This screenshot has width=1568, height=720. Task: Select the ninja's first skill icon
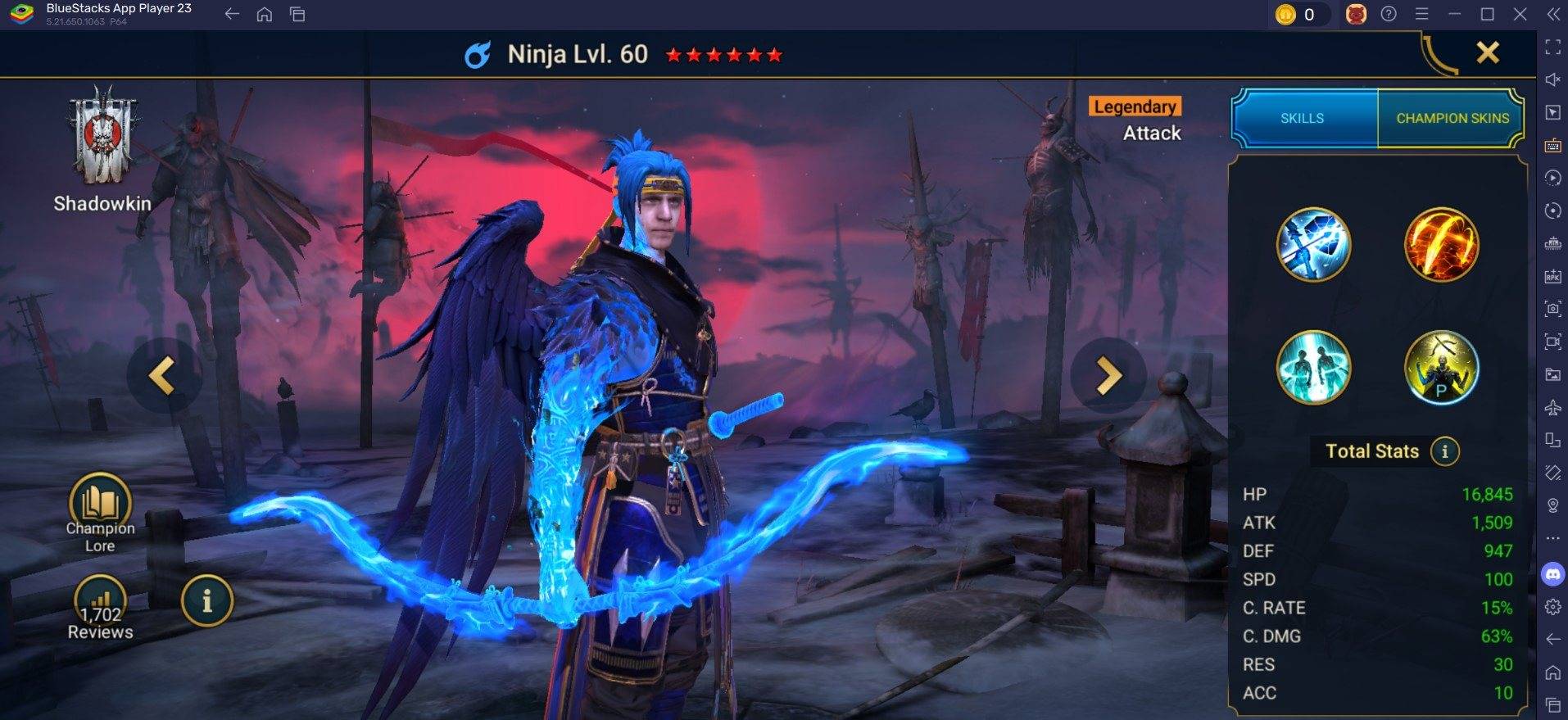click(x=1314, y=244)
